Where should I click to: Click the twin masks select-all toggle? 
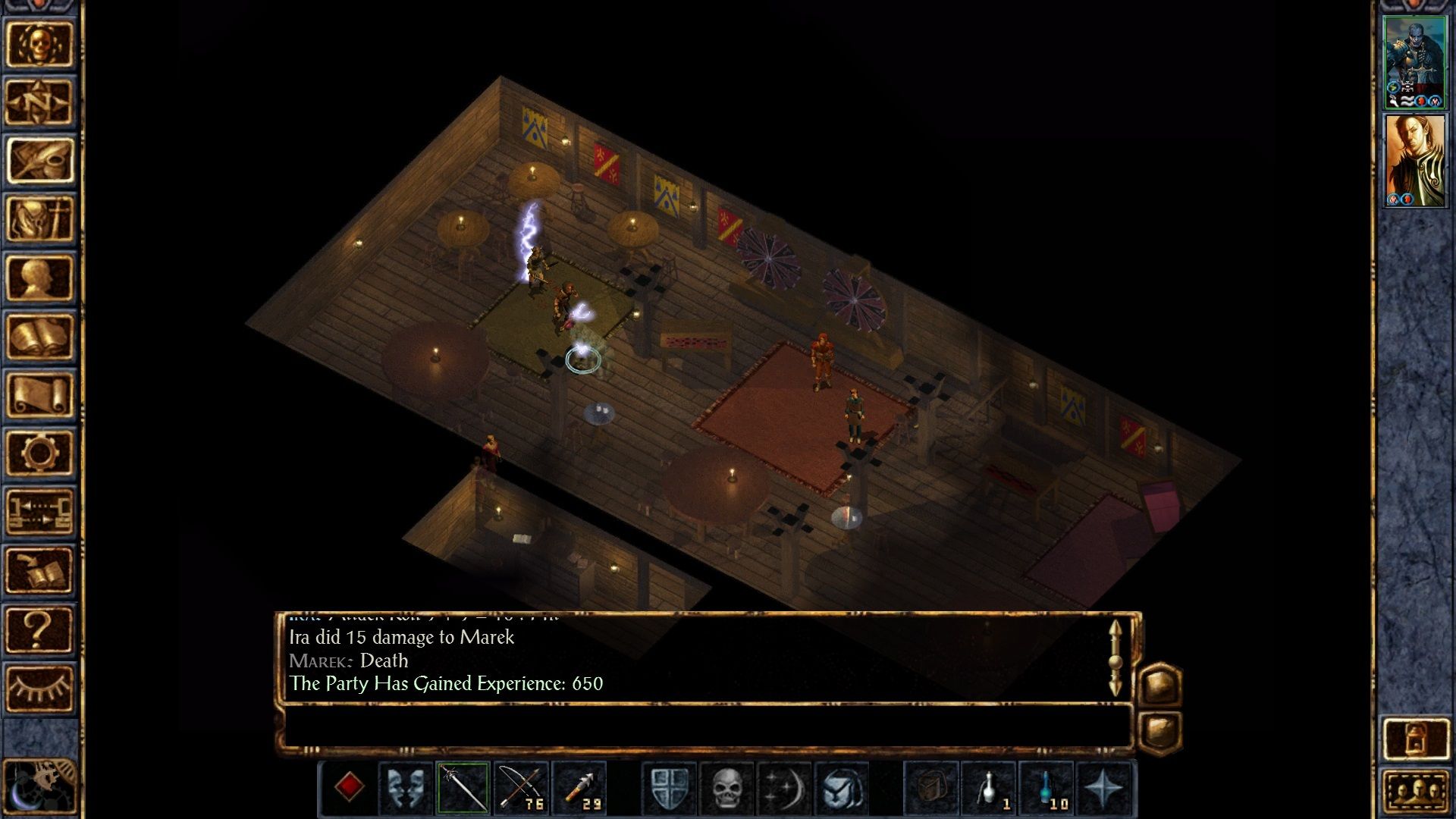(x=405, y=789)
